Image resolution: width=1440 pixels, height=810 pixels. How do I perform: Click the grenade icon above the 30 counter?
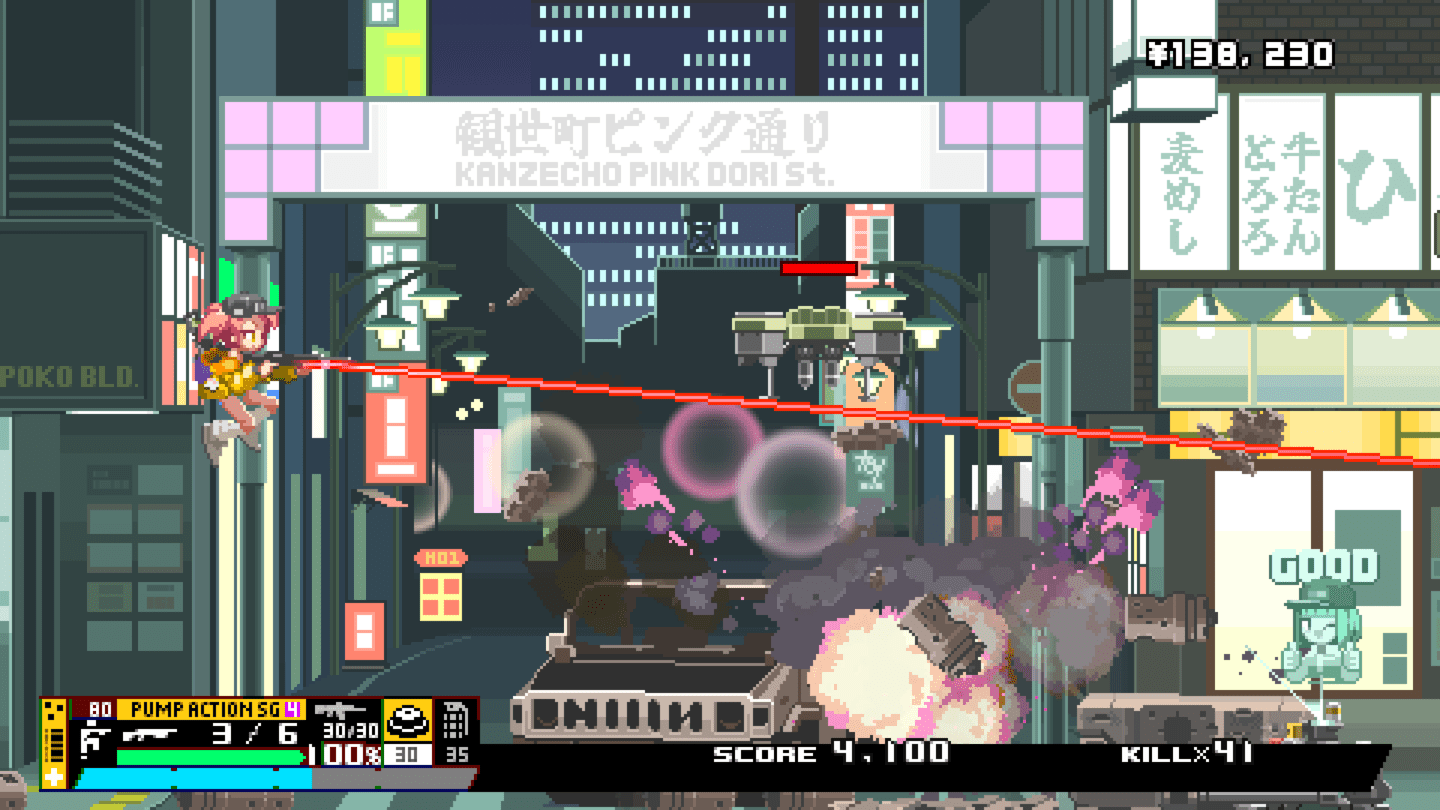click(408, 722)
